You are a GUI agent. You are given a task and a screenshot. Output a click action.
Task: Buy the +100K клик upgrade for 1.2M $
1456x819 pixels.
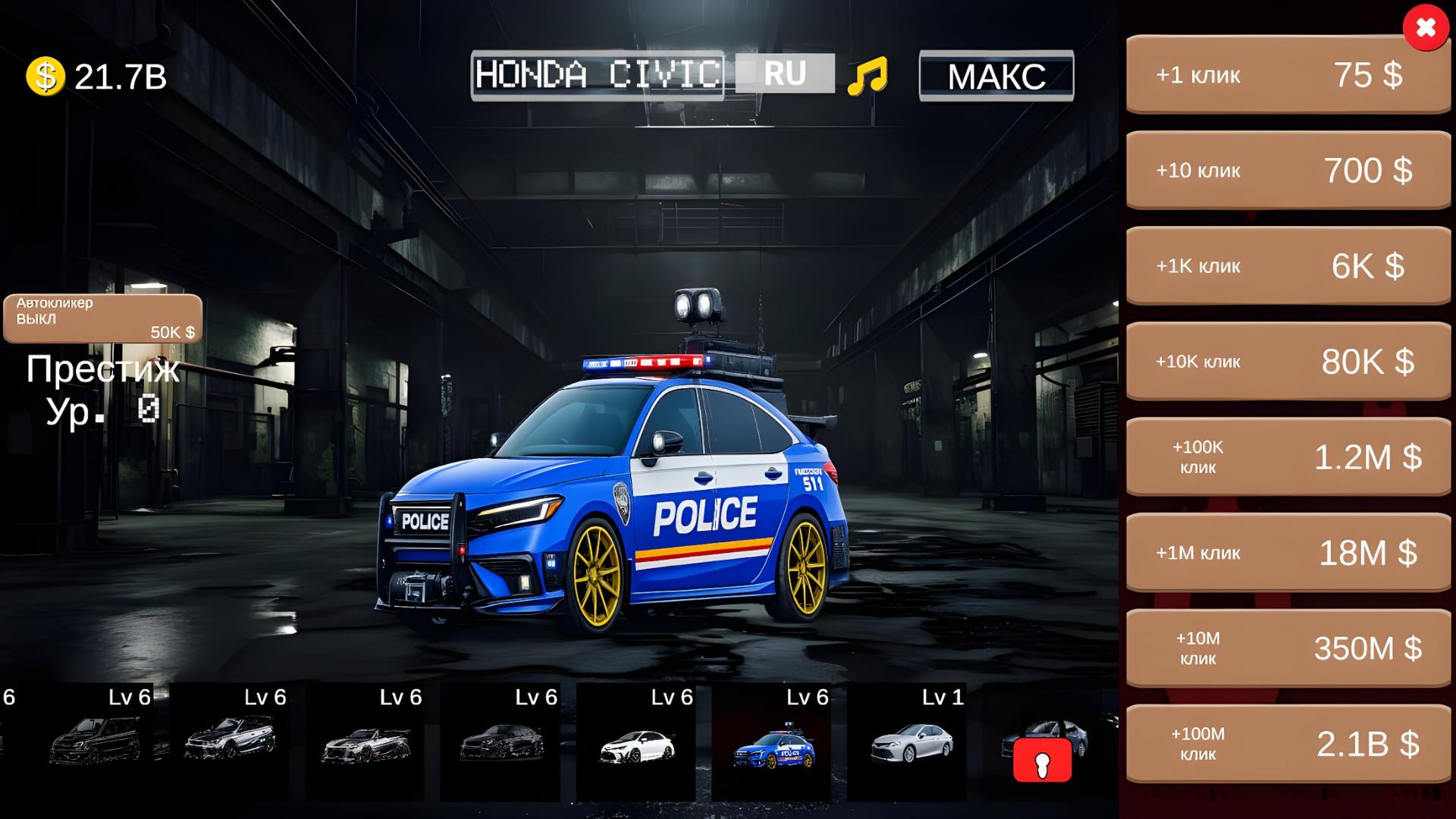[x=1287, y=457]
